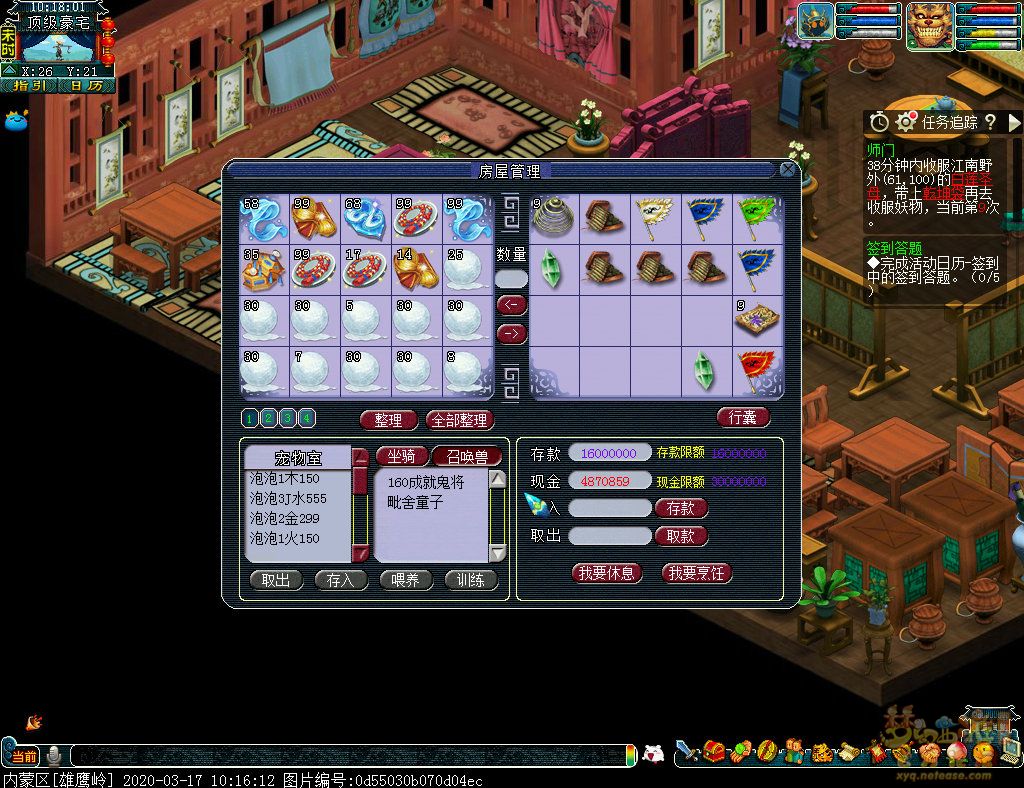Choose 我要烹饪 to cook
This screenshot has height=788, width=1024.
point(696,573)
